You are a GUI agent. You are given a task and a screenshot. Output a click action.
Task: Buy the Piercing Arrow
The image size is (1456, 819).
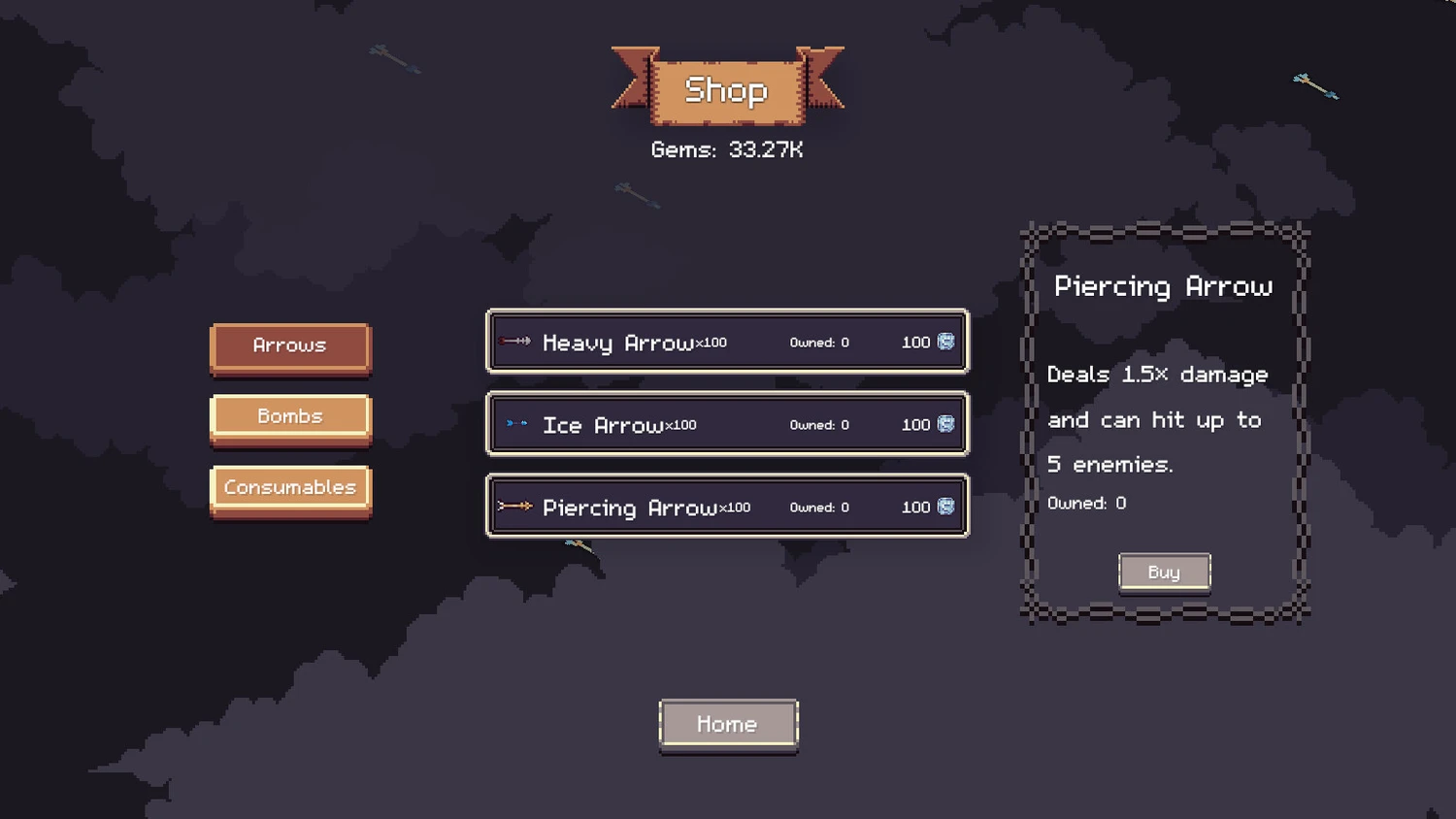(x=1164, y=573)
